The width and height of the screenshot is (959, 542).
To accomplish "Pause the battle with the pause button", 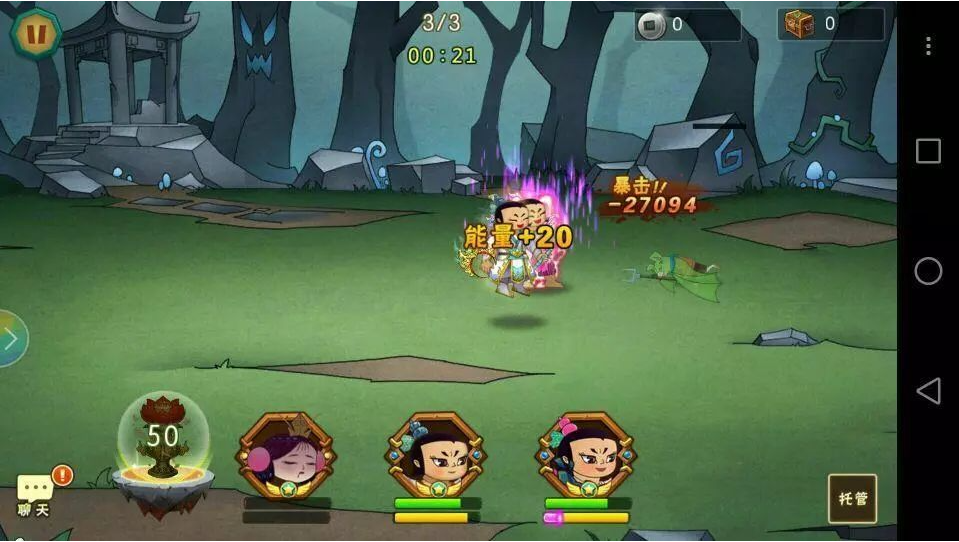I will [36, 32].
